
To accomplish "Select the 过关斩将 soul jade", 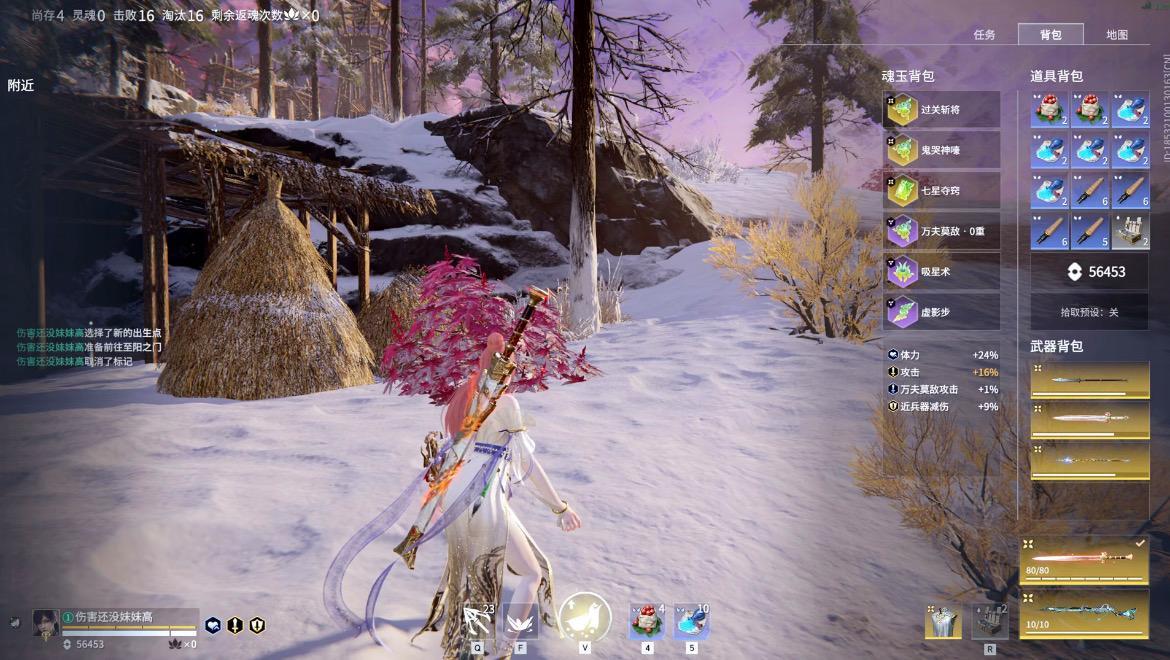I will click(941, 110).
